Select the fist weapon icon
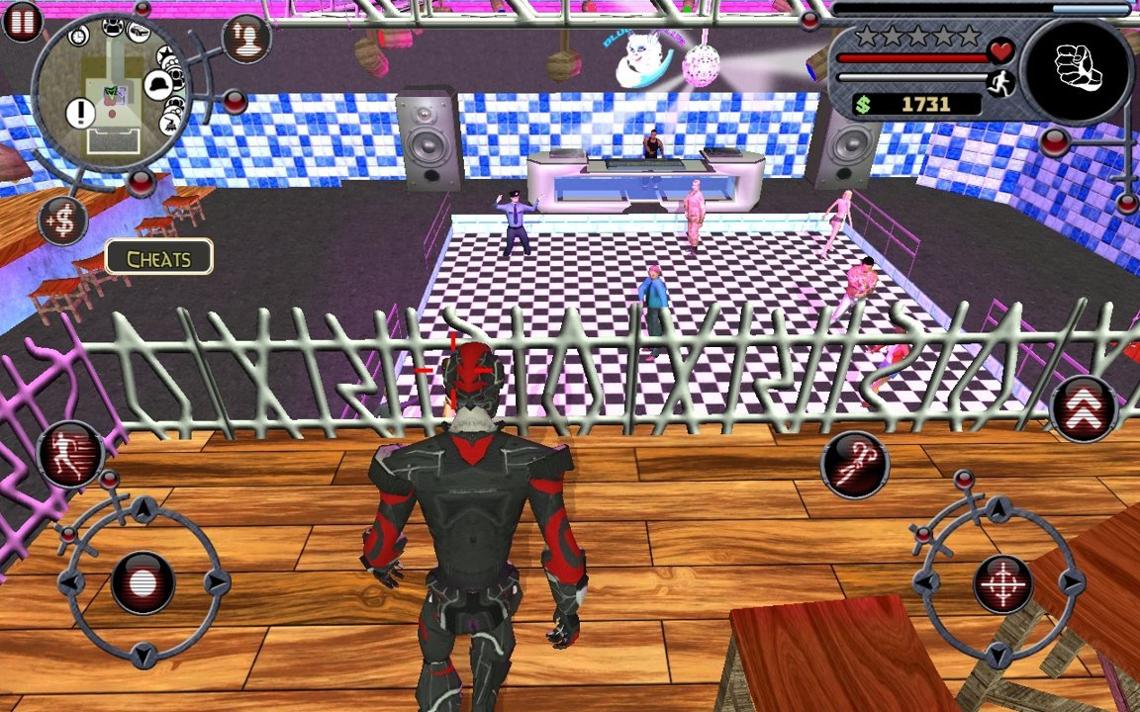1140x712 pixels. (1076, 69)
